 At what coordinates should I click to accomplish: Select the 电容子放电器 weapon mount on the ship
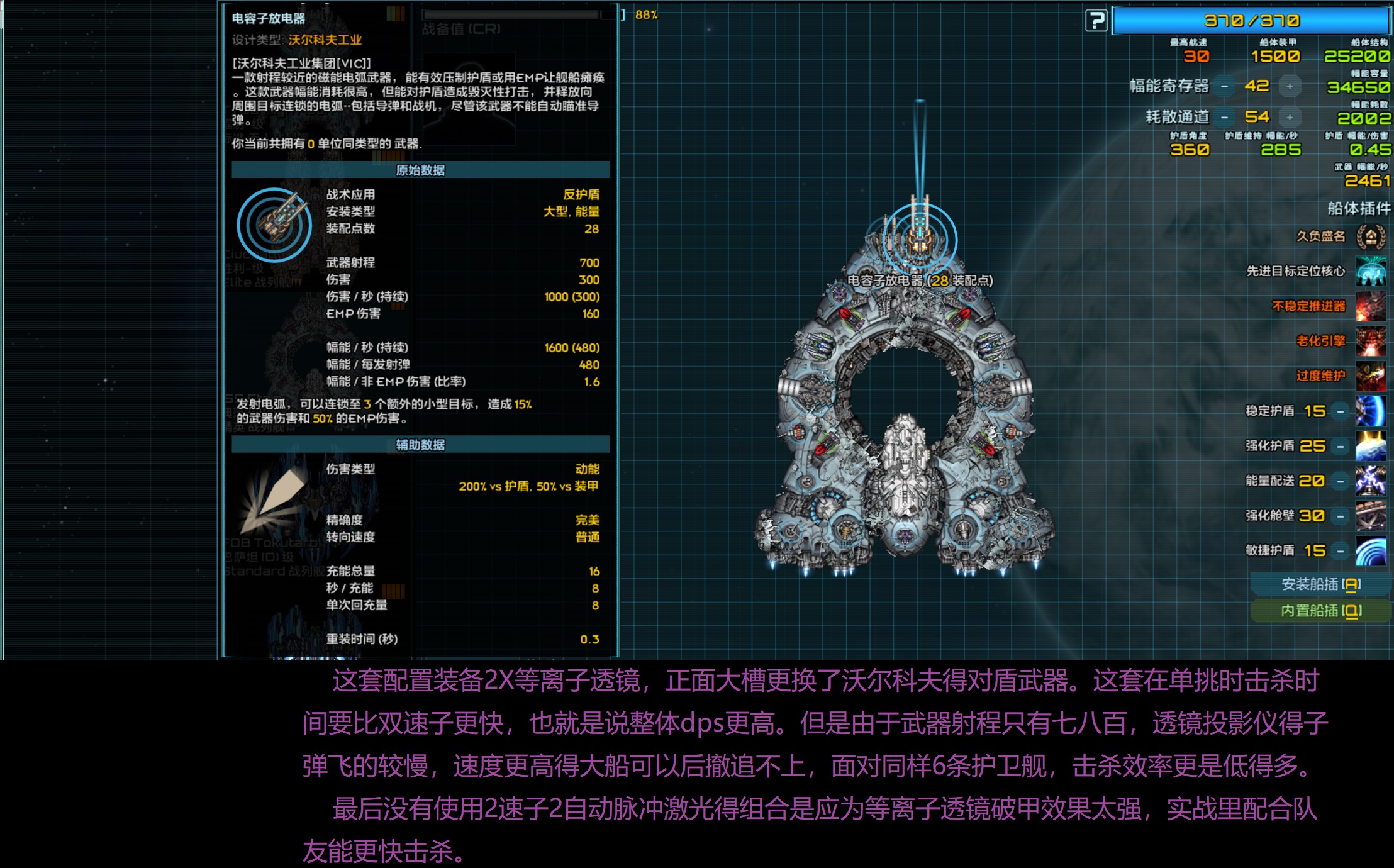click(x=920, y=239)
